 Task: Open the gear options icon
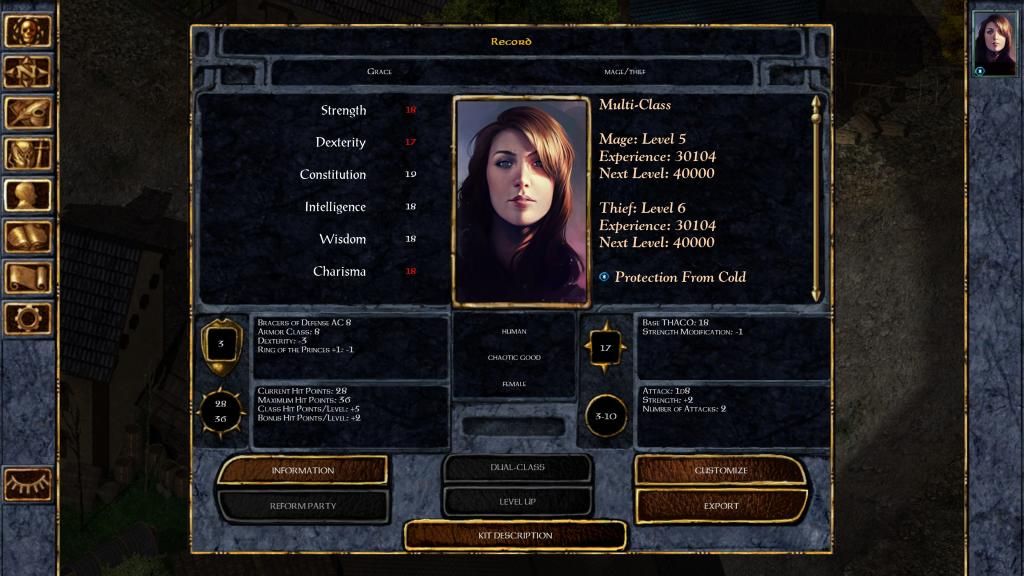(28, 318)
